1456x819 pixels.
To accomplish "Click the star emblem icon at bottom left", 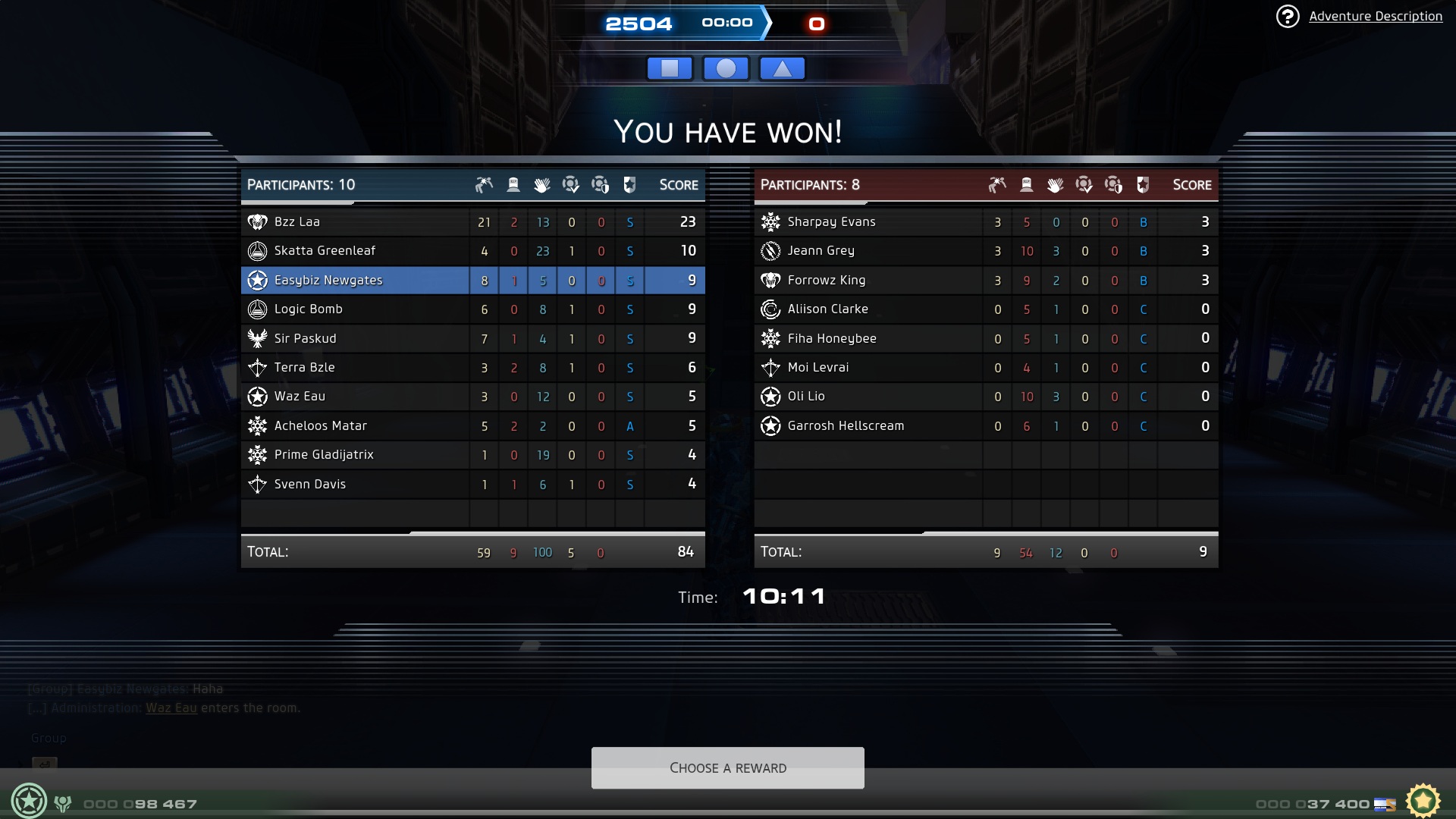I will 29,801.
